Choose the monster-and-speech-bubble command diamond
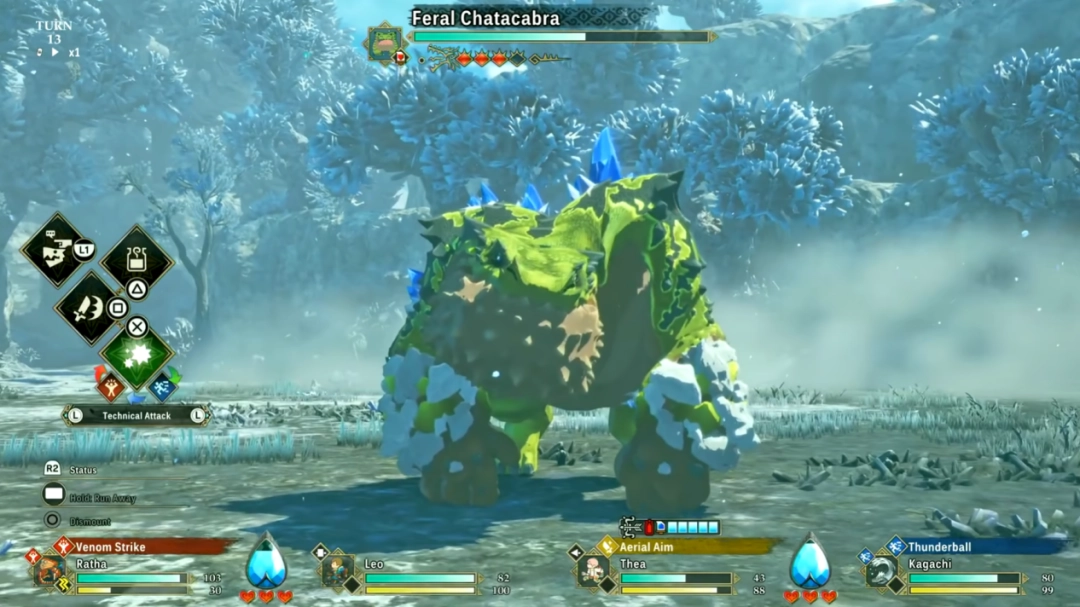Viewport: 1080px width, 607px height. (57, 250)
